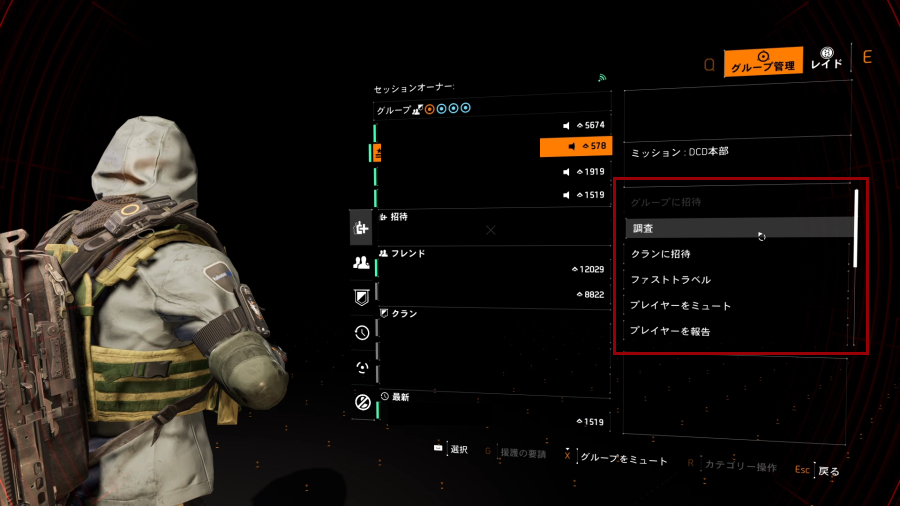Click the context menu scrollbar
Viewport: 900px width, 506px height.
tap(856, 228)
